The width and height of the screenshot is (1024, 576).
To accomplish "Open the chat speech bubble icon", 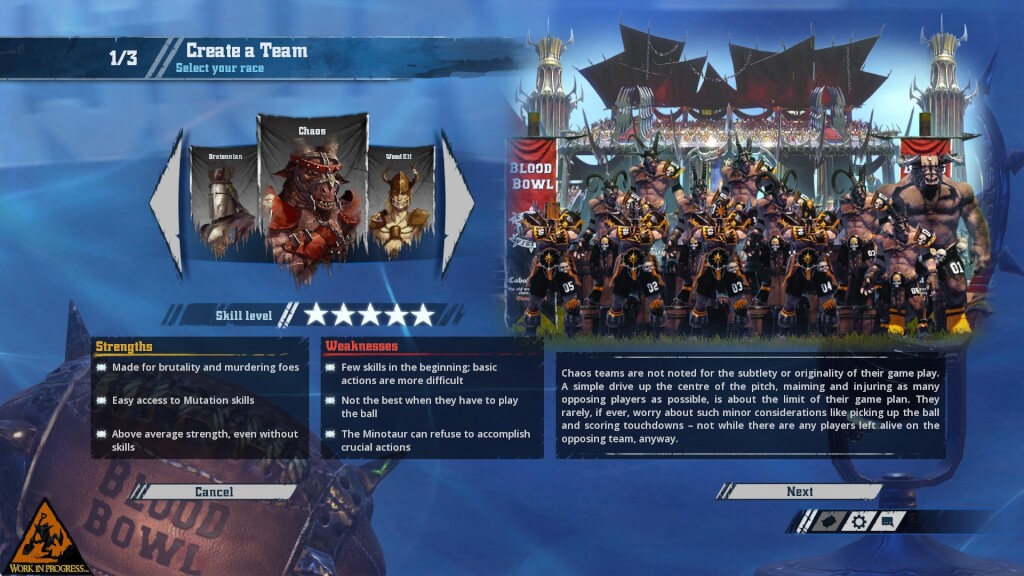I will coord(889,521).
